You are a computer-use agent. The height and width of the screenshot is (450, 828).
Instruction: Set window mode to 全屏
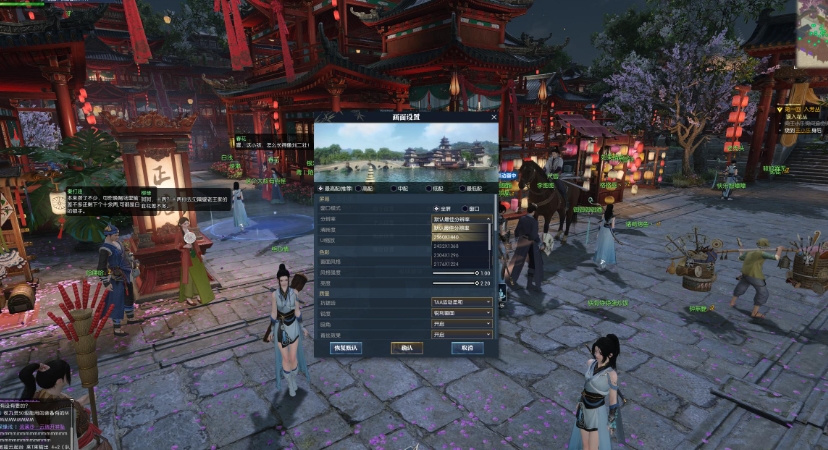tap(435, 208)
